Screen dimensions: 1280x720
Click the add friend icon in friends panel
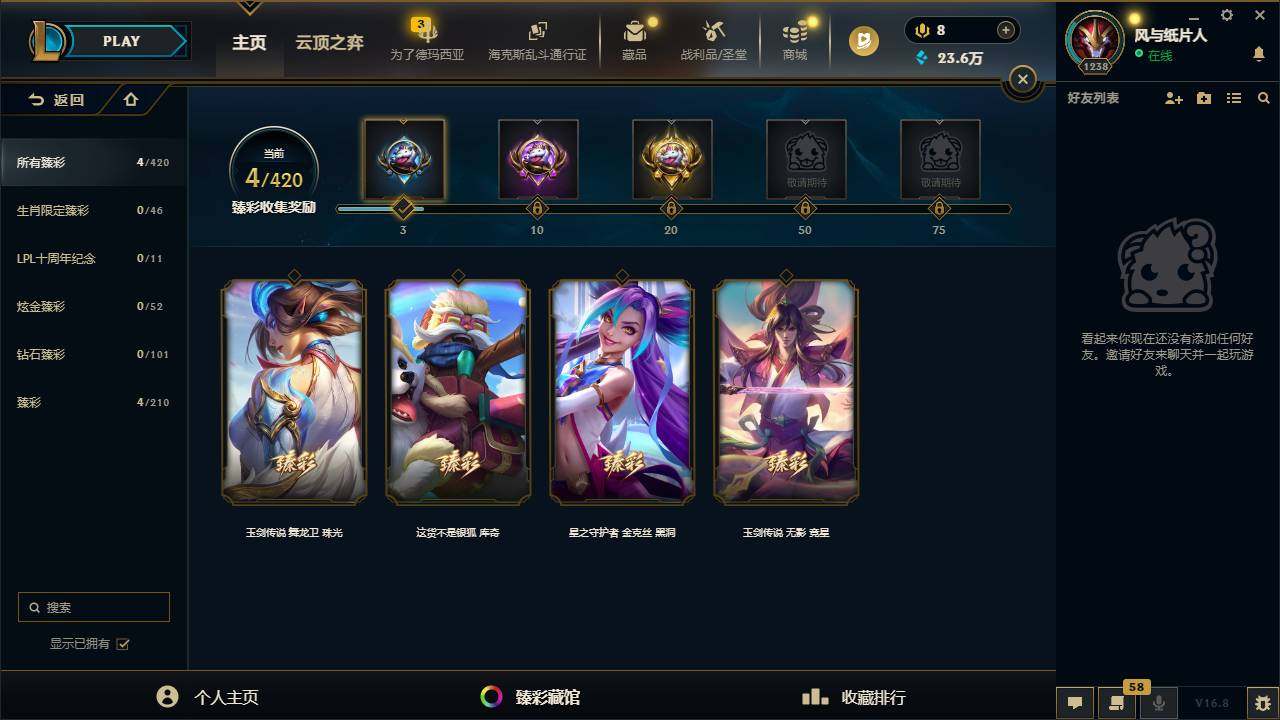click(x=1170, y=98)
